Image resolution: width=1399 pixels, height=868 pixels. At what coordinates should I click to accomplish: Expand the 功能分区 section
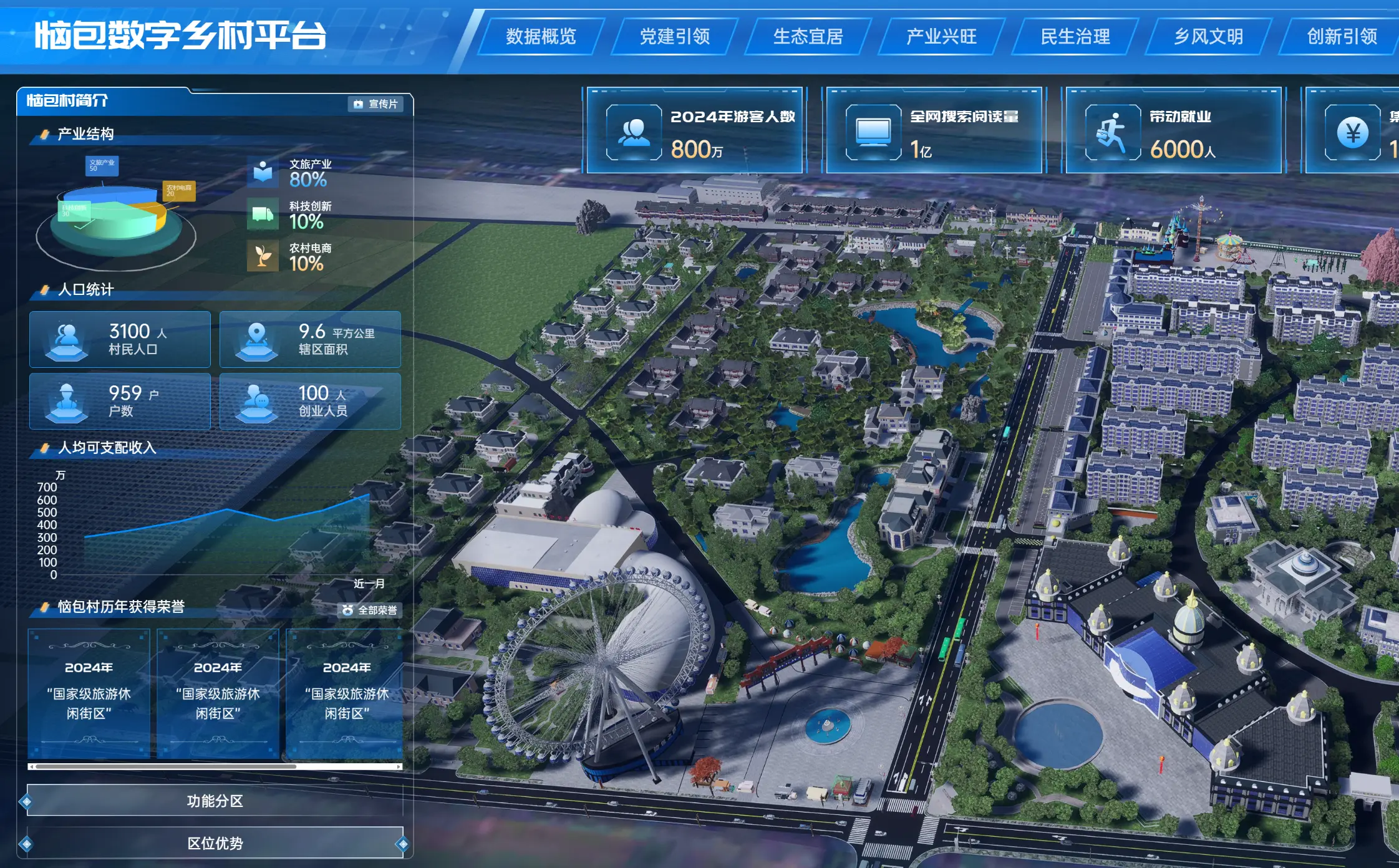[x=215, y=801]
